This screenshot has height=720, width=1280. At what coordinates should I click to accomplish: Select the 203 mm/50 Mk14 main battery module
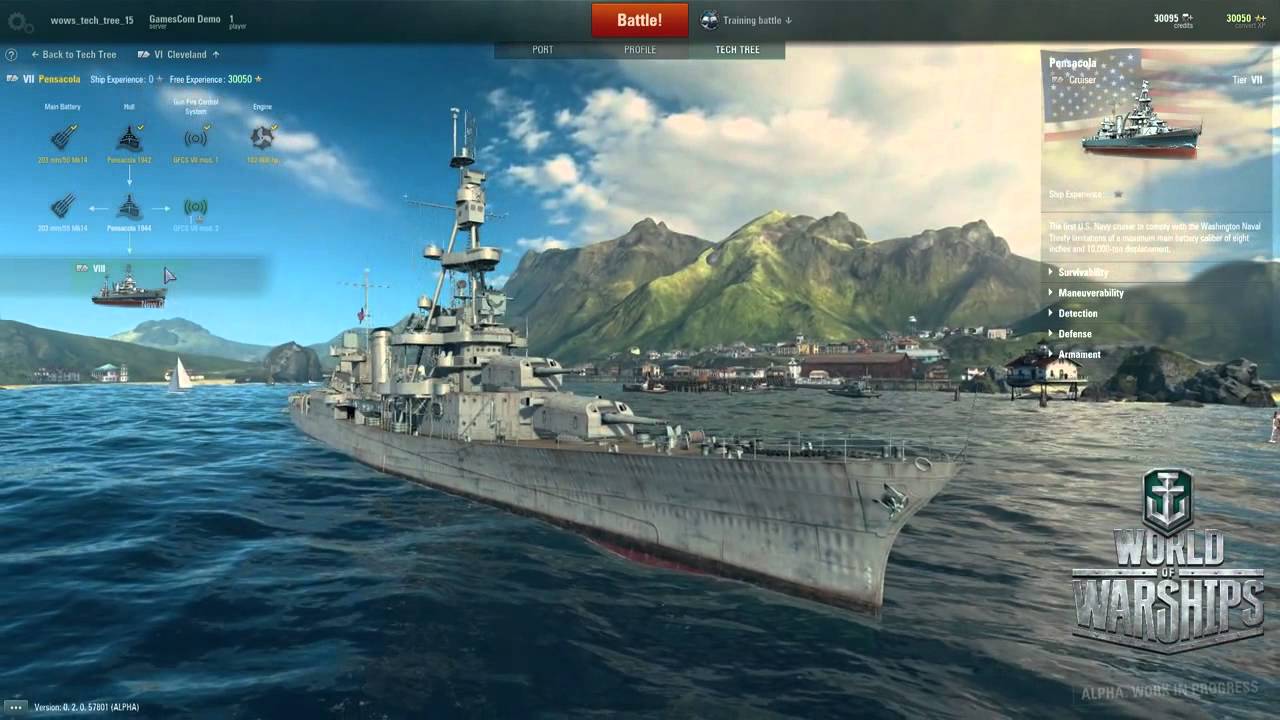coord(63,137)
